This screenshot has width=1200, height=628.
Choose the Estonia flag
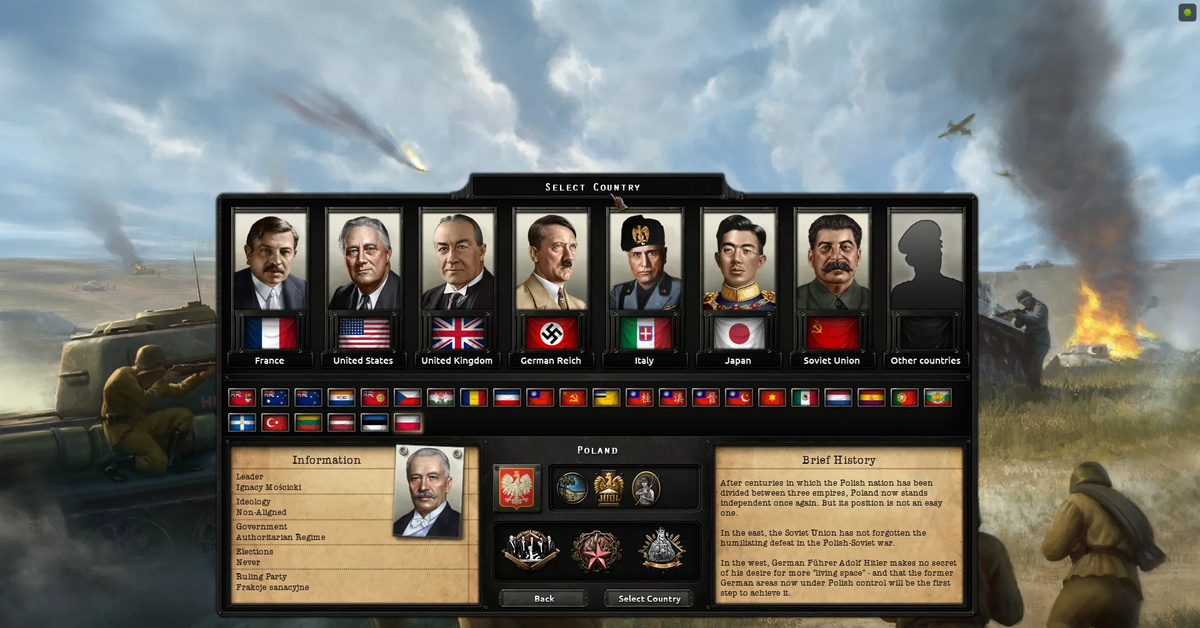click(374, 422)
